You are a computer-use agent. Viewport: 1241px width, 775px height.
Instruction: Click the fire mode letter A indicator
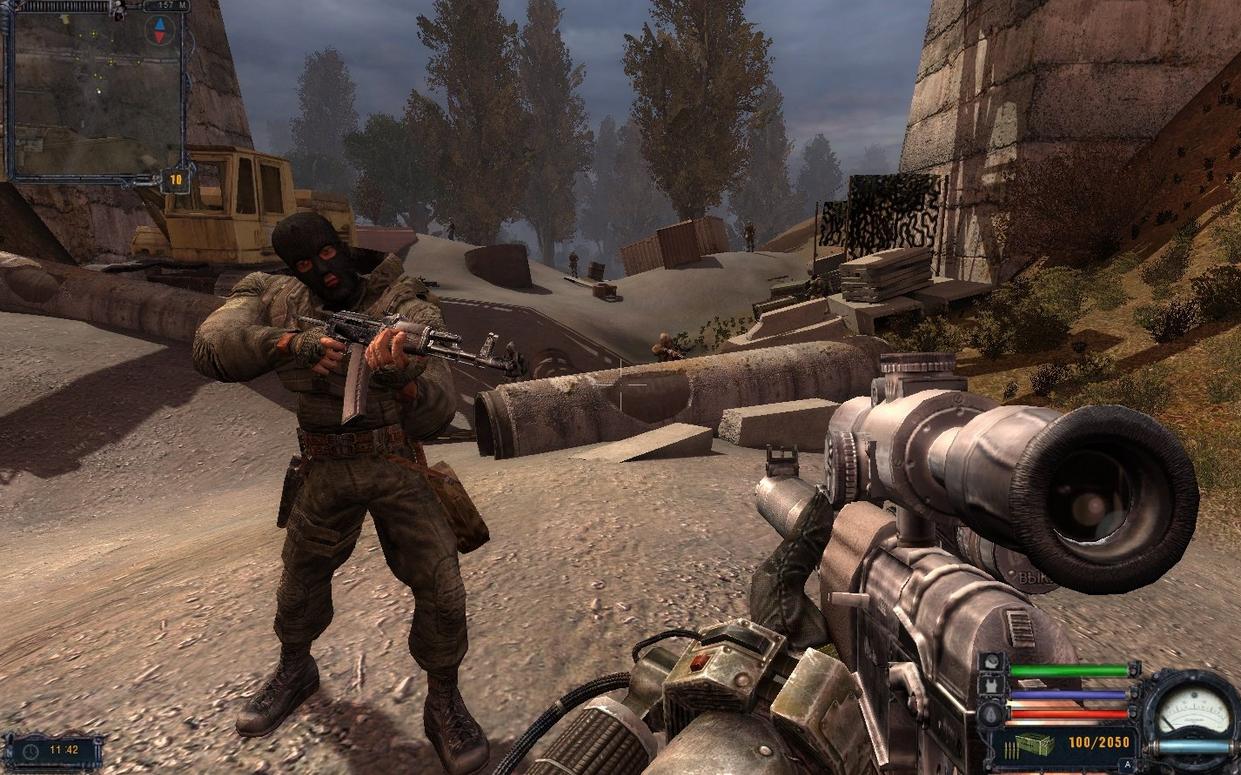[1128, 764]
